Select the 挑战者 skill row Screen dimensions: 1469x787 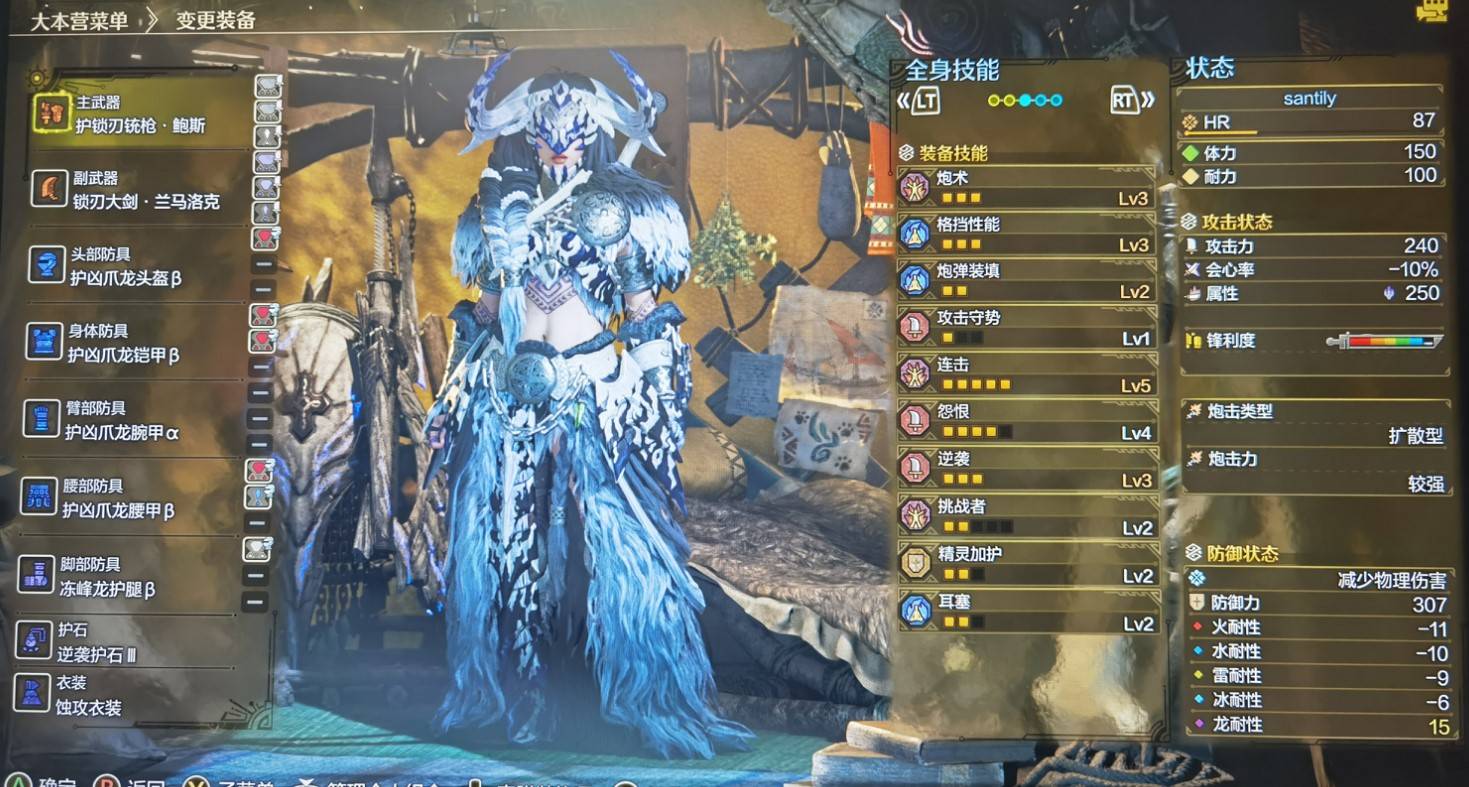click(x=1027, y=516)
